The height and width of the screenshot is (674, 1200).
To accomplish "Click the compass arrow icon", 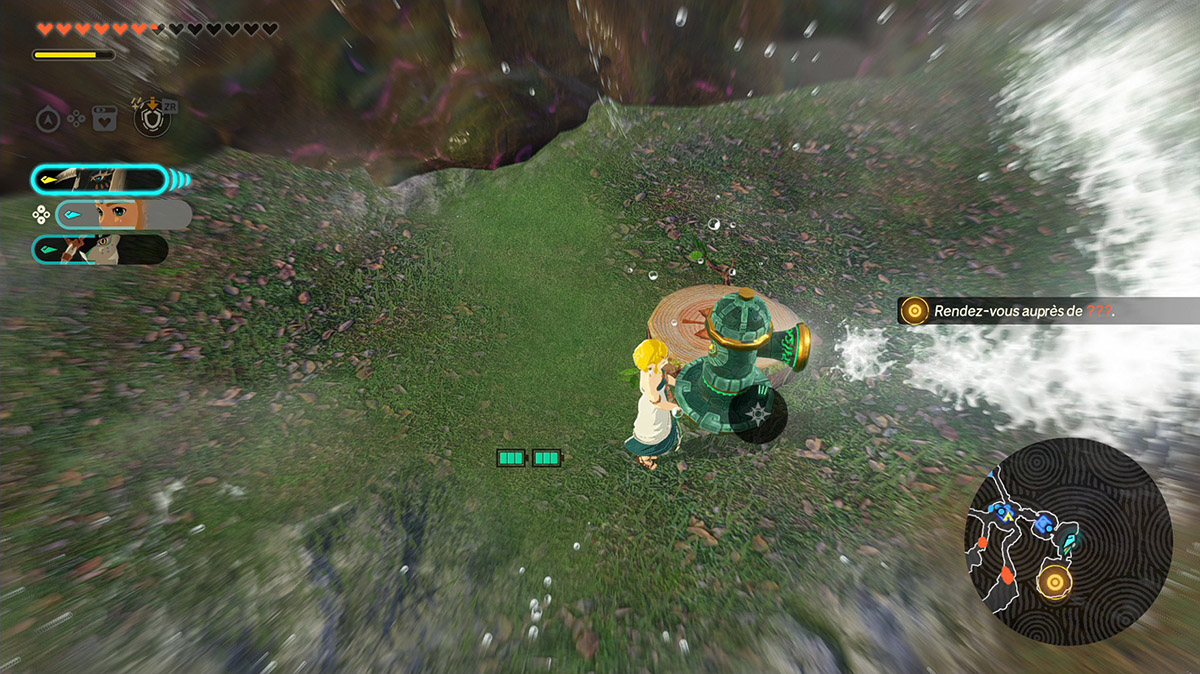I will point(47,119).
